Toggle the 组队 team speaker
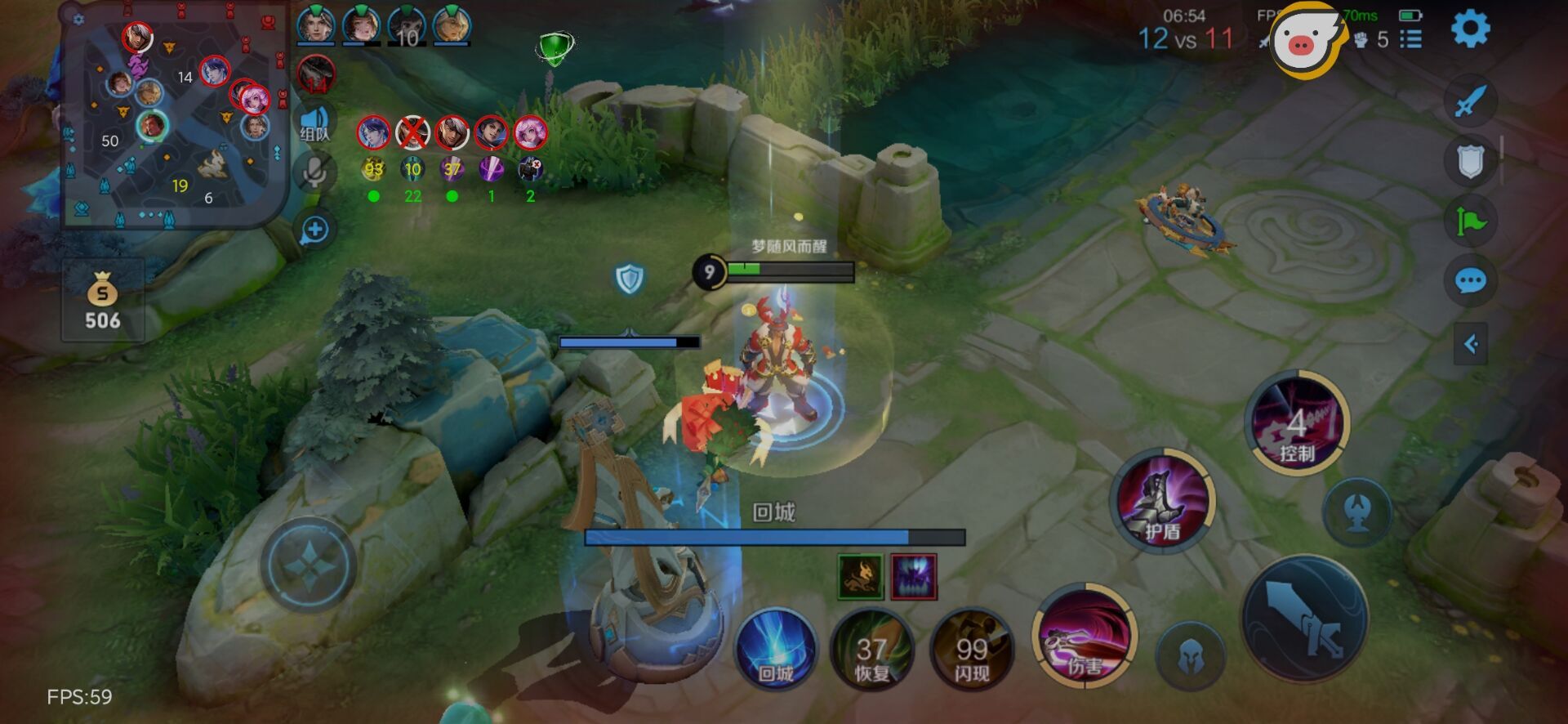This screenshot has width=1568, height=724. click(314, 124)
